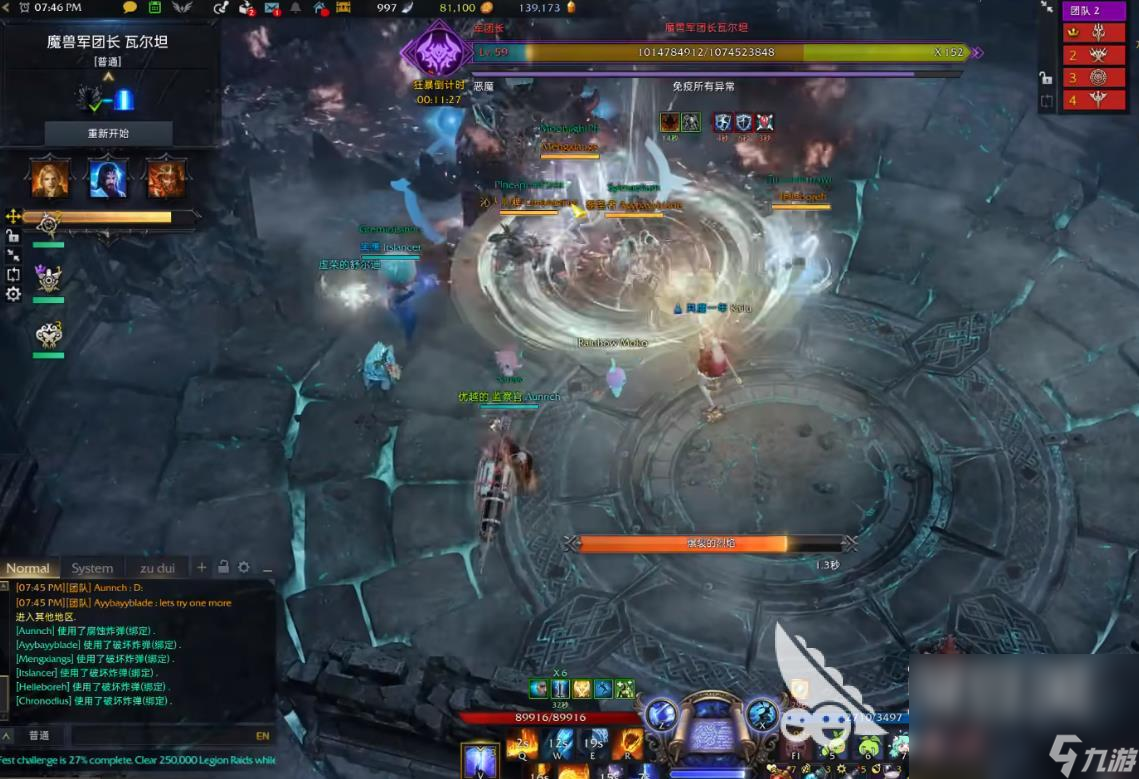Select the Normal chat tab

(x=28, y=568)
